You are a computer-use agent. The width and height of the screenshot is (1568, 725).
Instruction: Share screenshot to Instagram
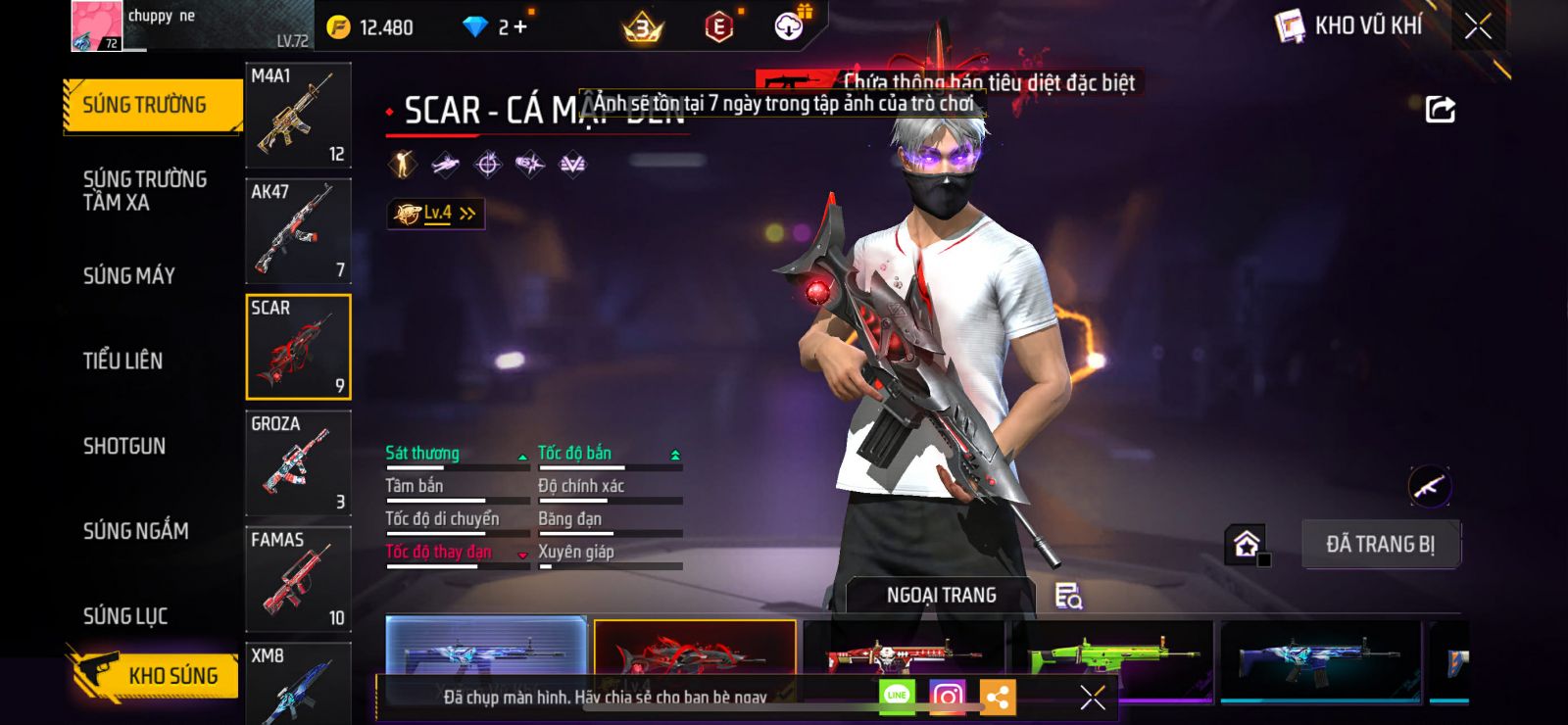pyautogui.click(x=947, y=697)
